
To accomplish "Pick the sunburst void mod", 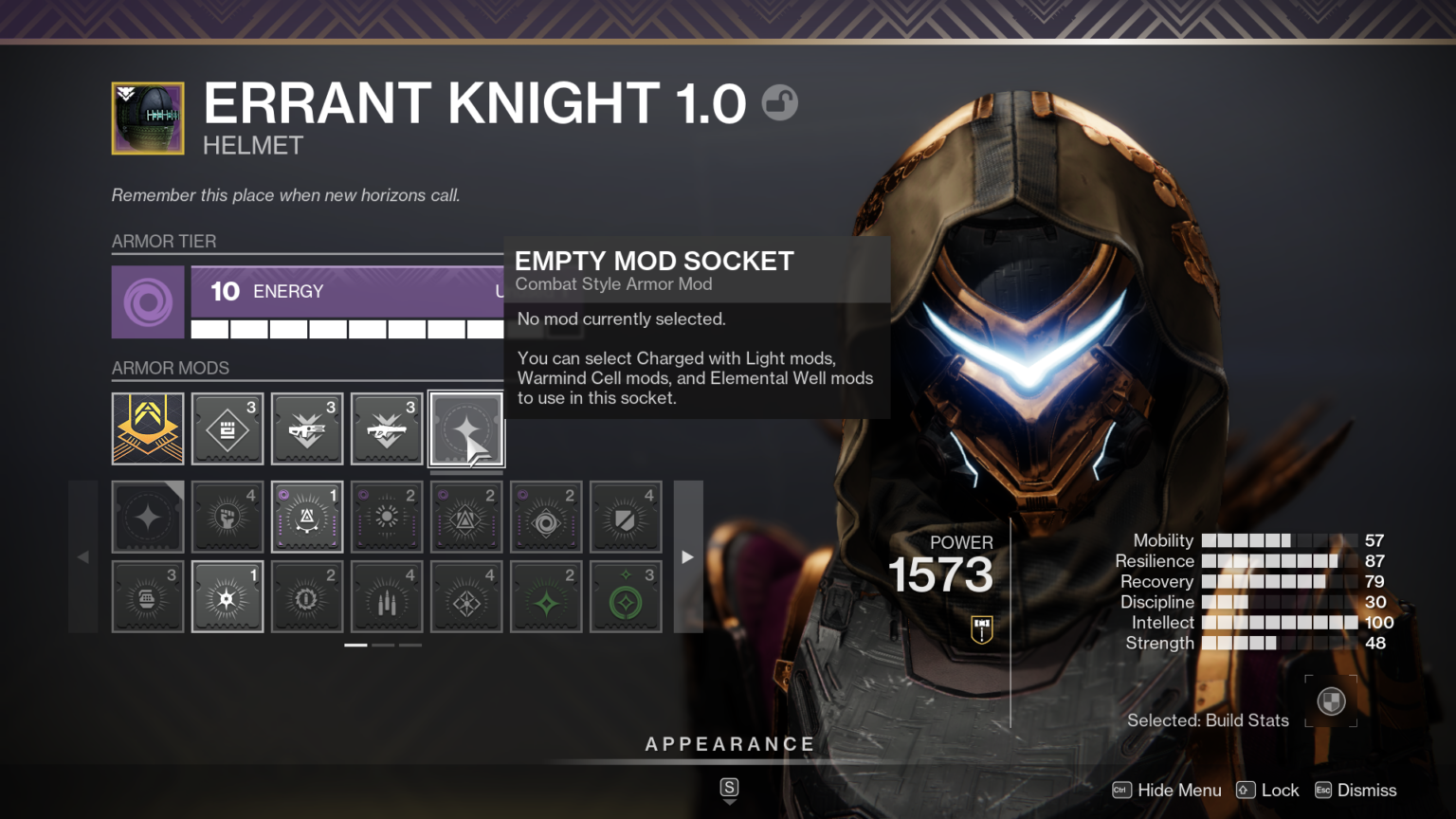I will pyautogui.click(x=387, y=517).
